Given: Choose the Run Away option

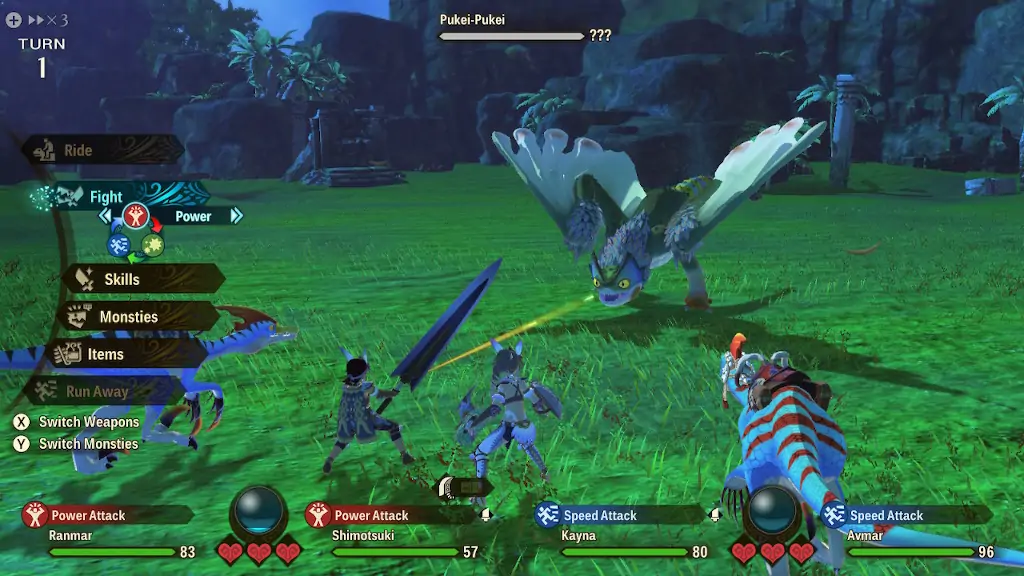Looking at the screenshot, I should click(96, 392).
